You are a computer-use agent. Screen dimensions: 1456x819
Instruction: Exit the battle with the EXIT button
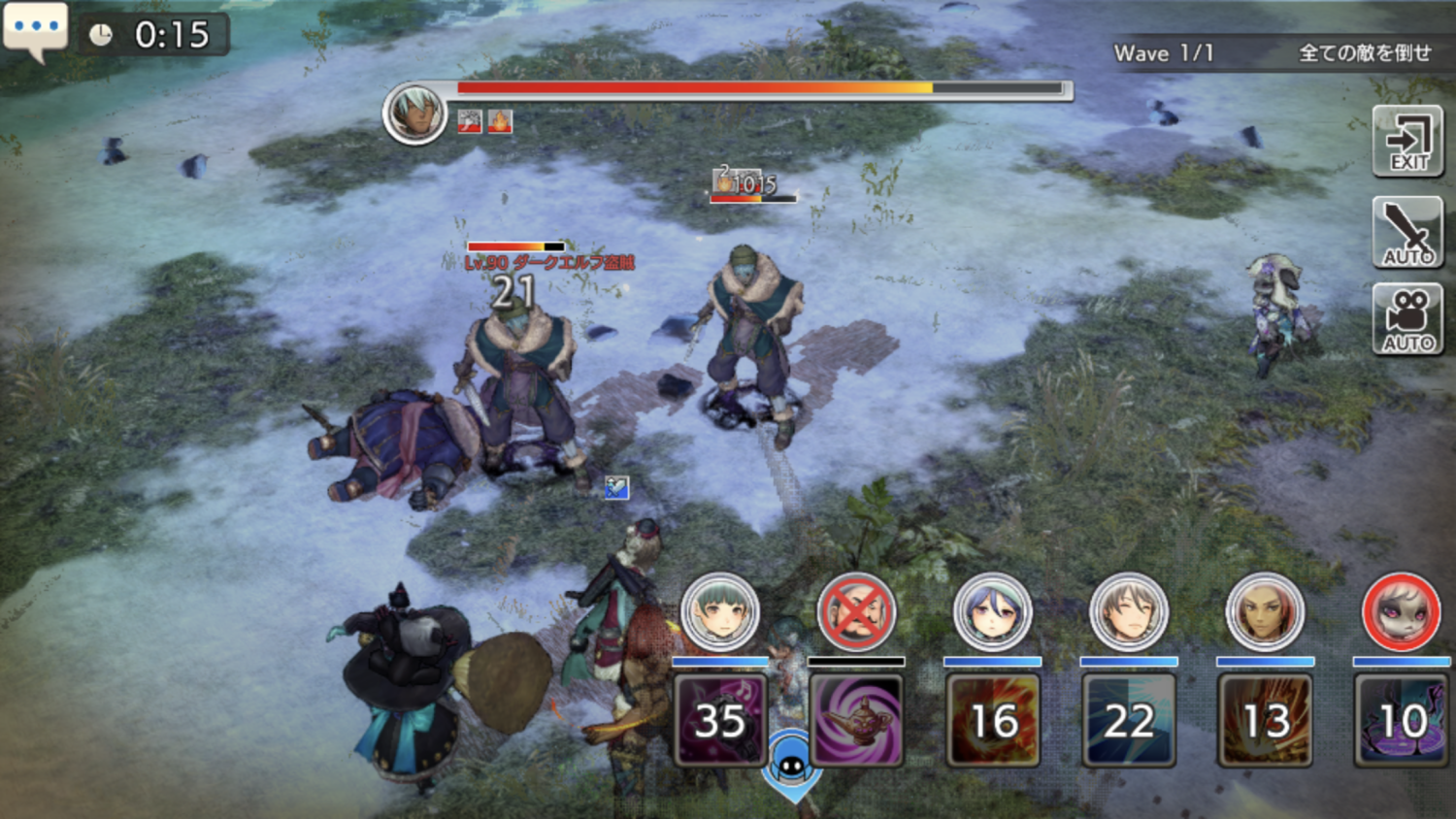point(1407,142)
